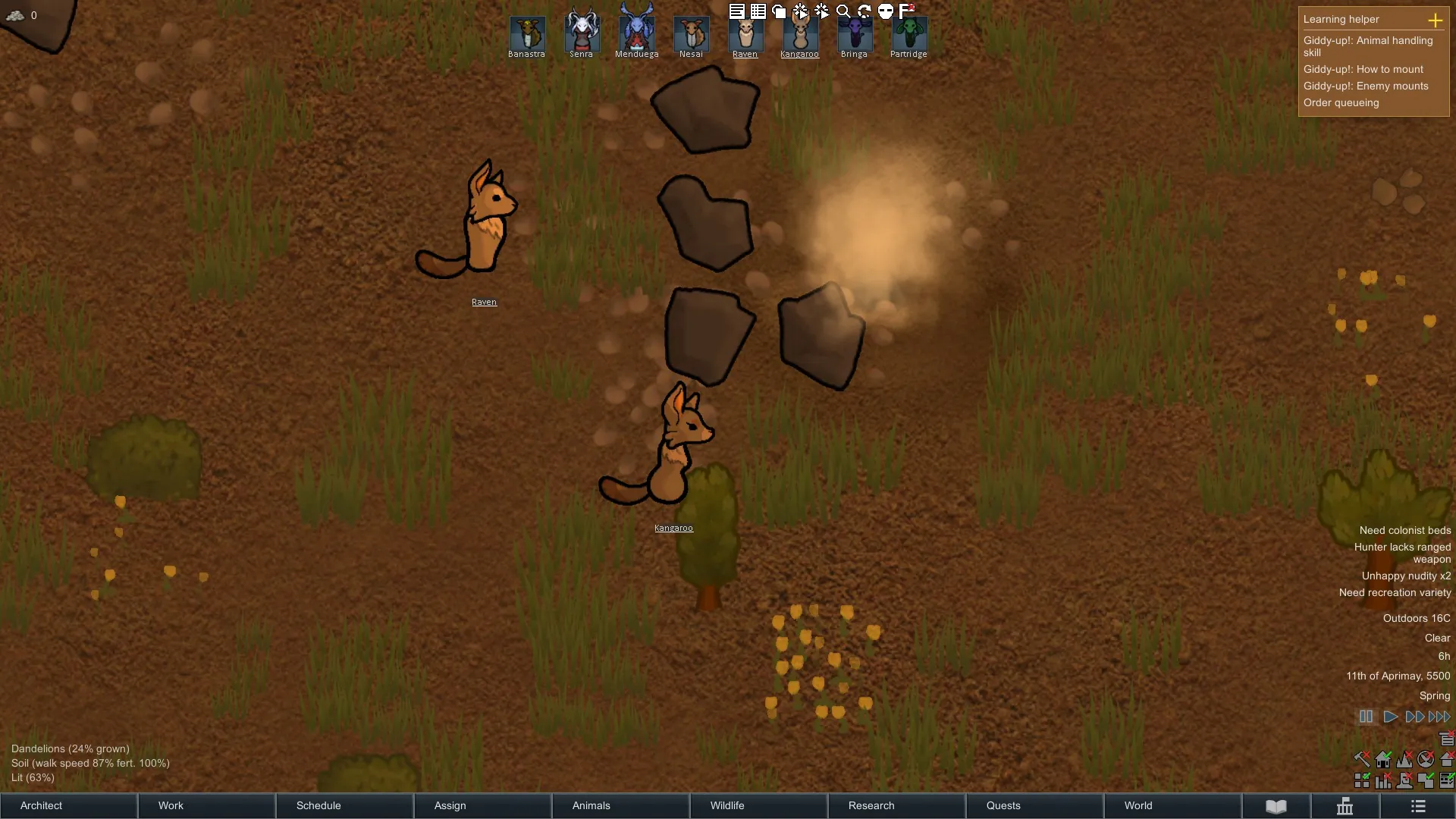View the Quests tab
The height and width of the screenshot is (819, 1456).
click(x=1034, y=805)
